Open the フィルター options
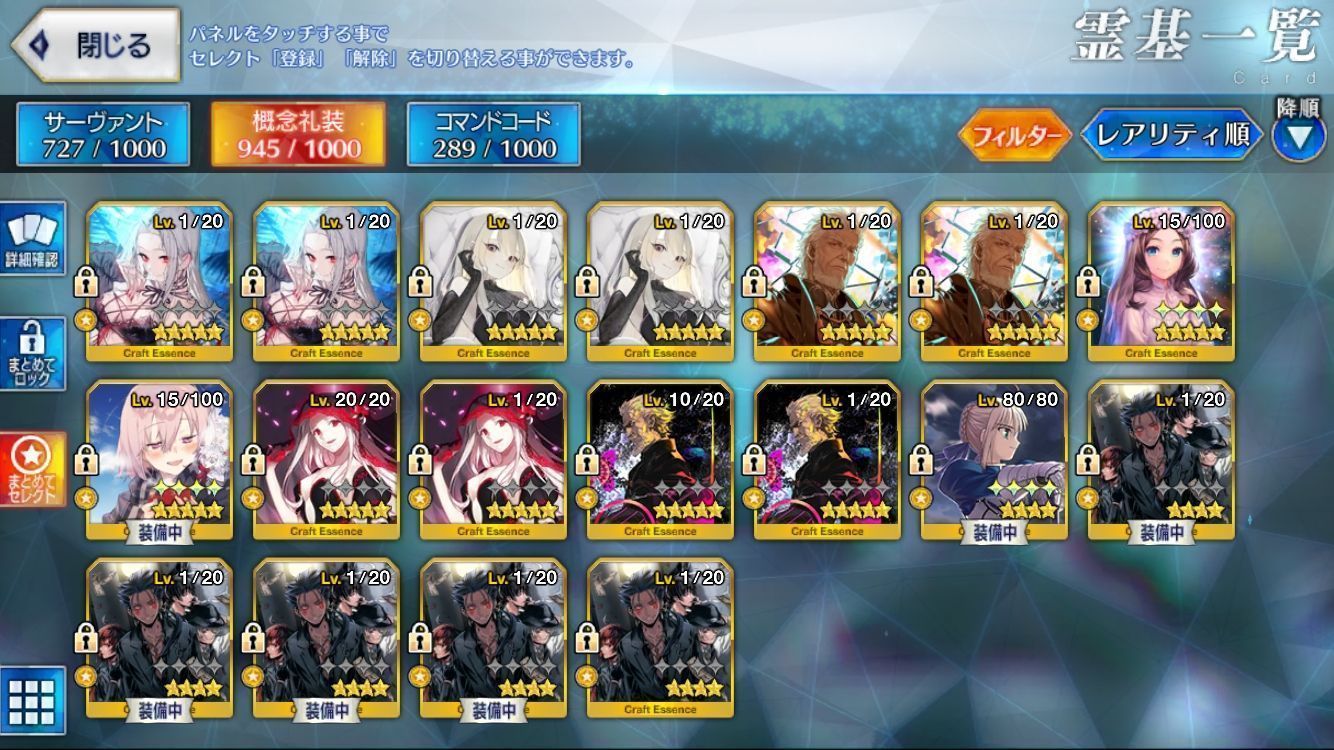 1015,136
